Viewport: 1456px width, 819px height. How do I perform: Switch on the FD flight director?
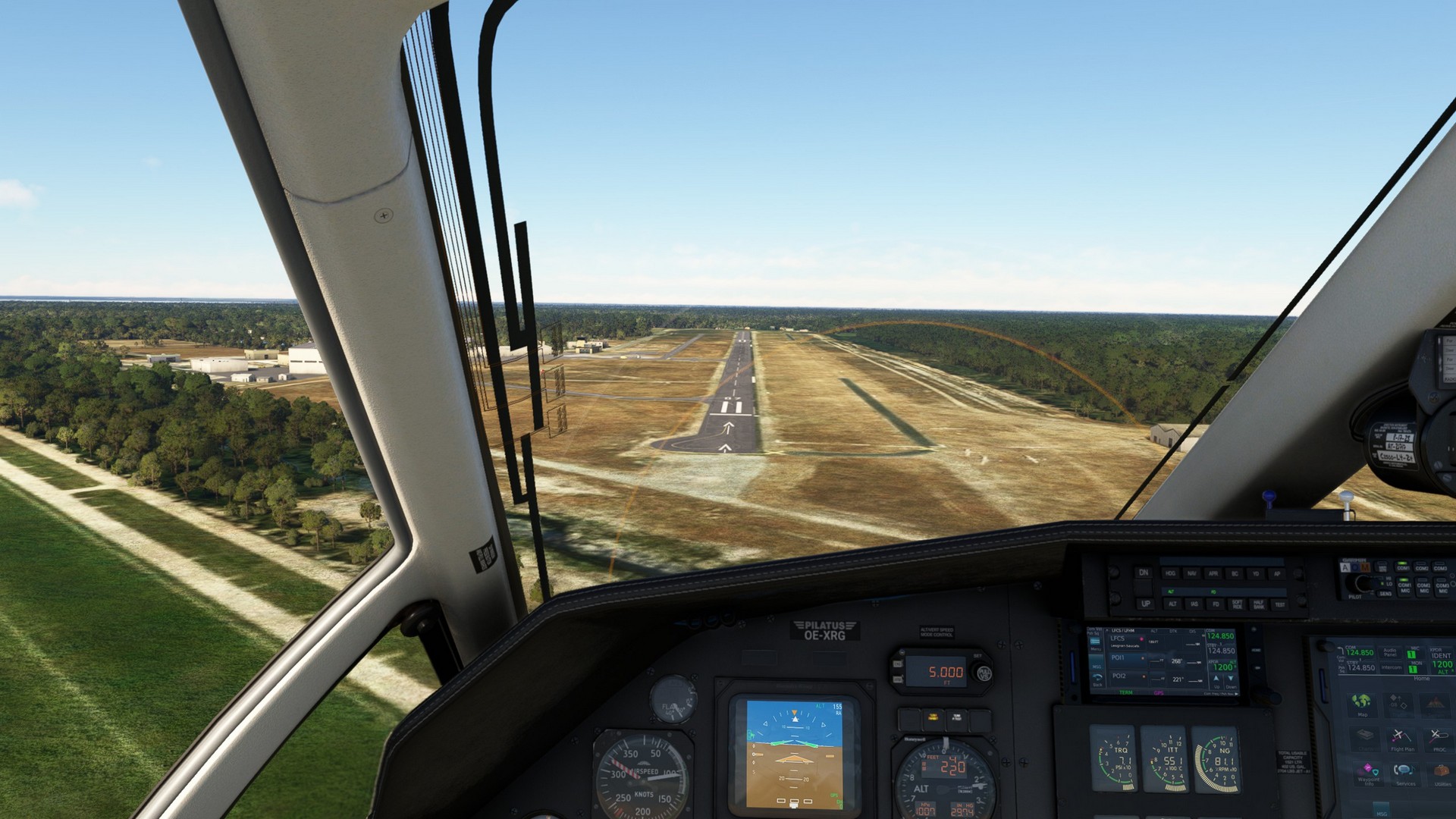click(1216, 604)
